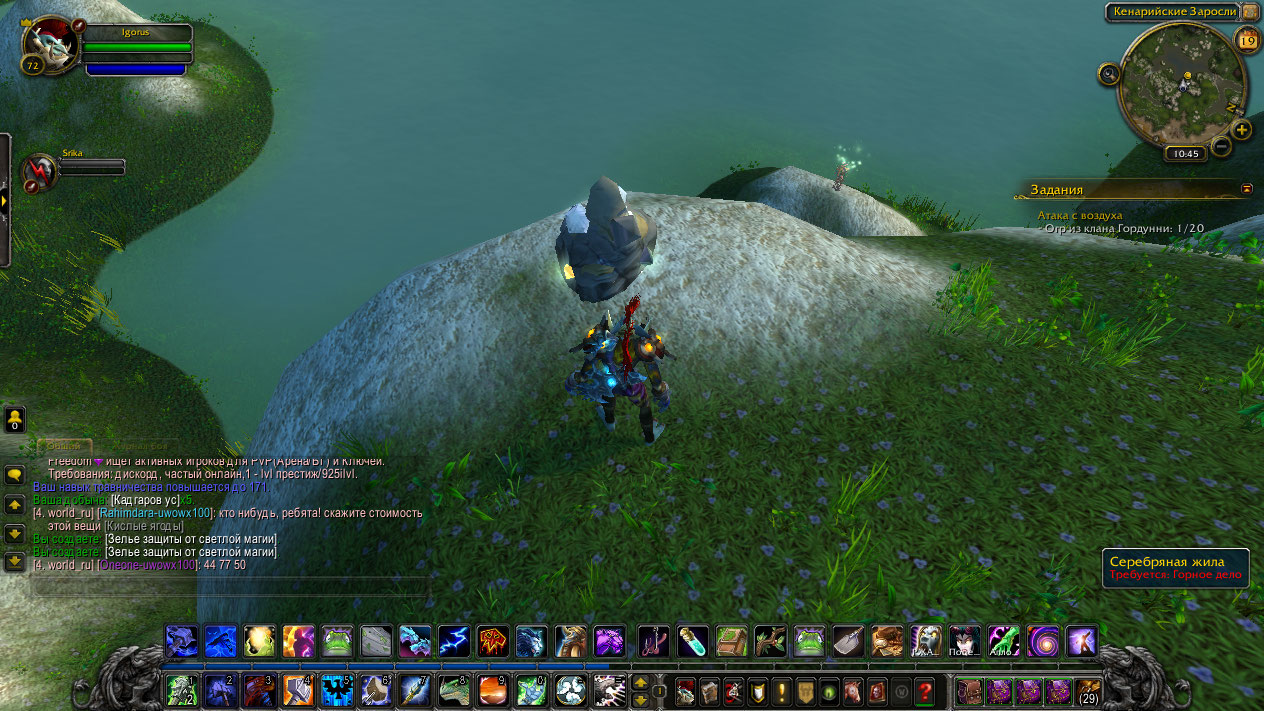This screenshot has width=1264, height=711.
Task: Zoom in the minimap with plus button
Action: point(1241,130)
